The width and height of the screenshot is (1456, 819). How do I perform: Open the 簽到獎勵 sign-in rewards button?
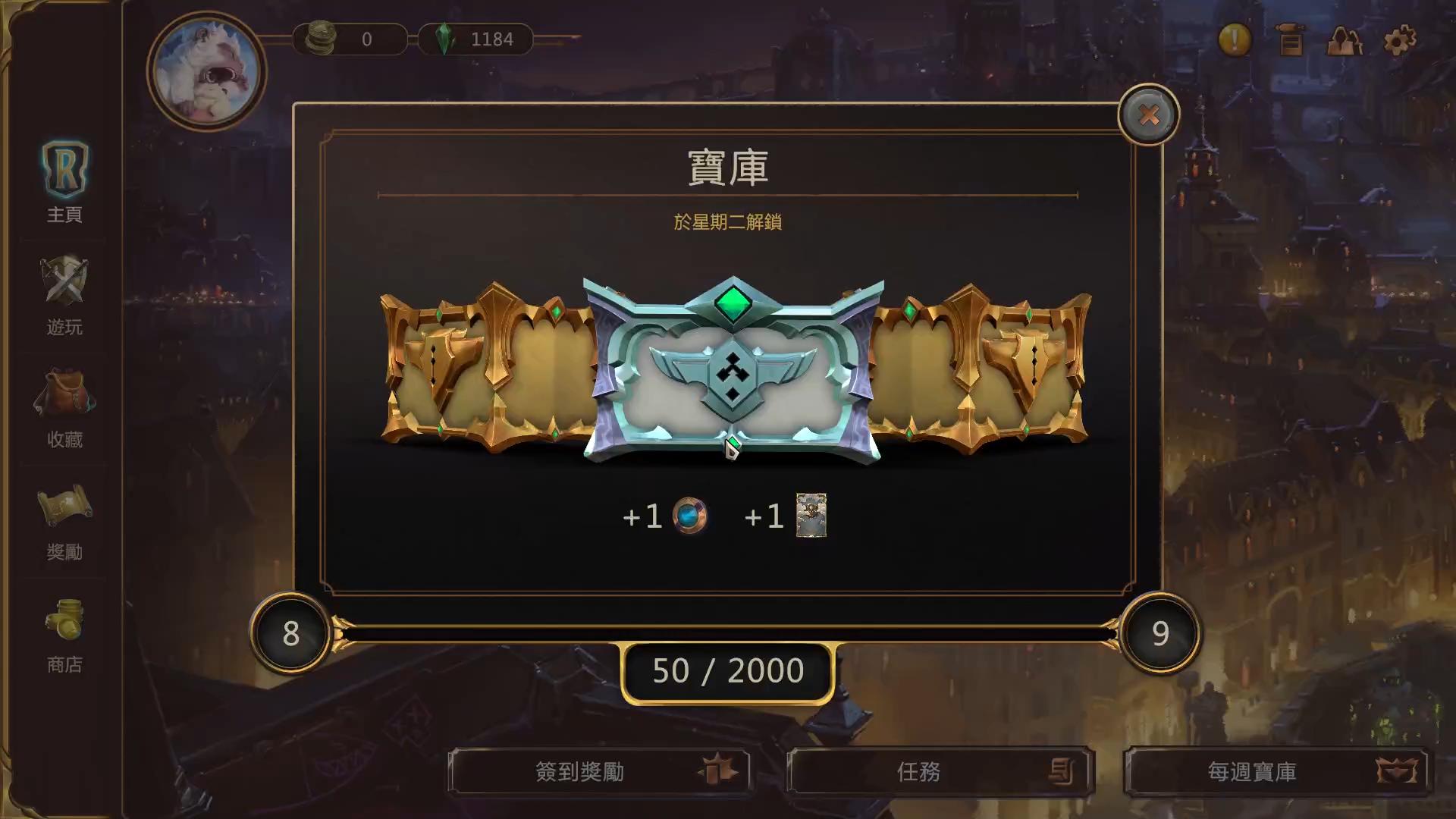[599, 771]
